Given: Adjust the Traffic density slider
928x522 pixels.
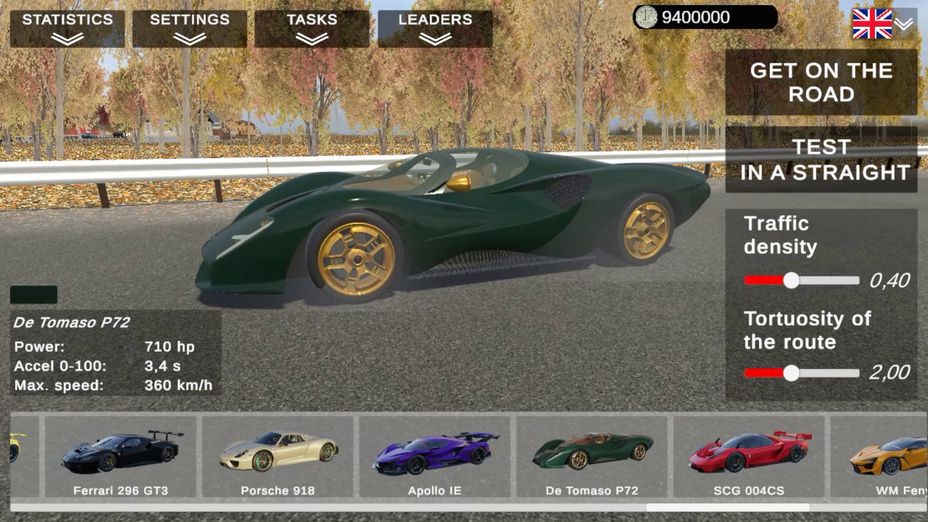Looking at the screenshot, I should point(791,281).
